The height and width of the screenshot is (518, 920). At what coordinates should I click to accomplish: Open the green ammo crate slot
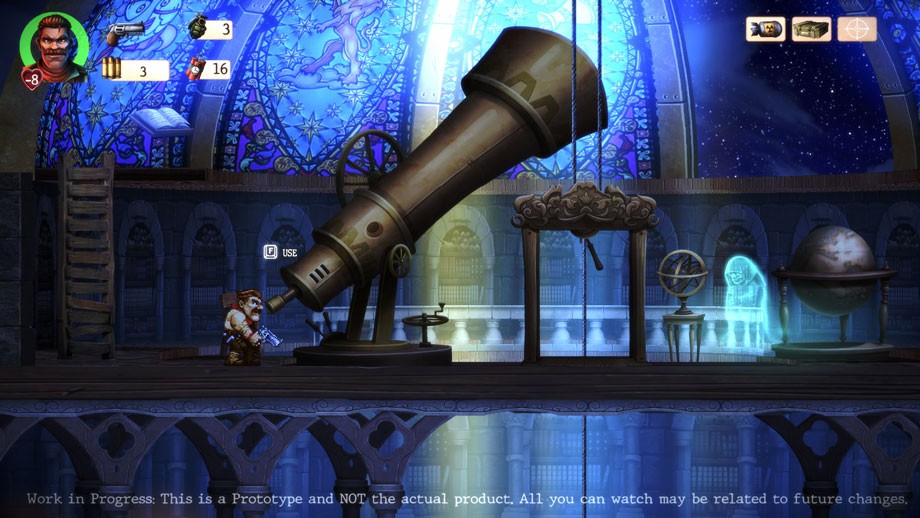[811, 29]
